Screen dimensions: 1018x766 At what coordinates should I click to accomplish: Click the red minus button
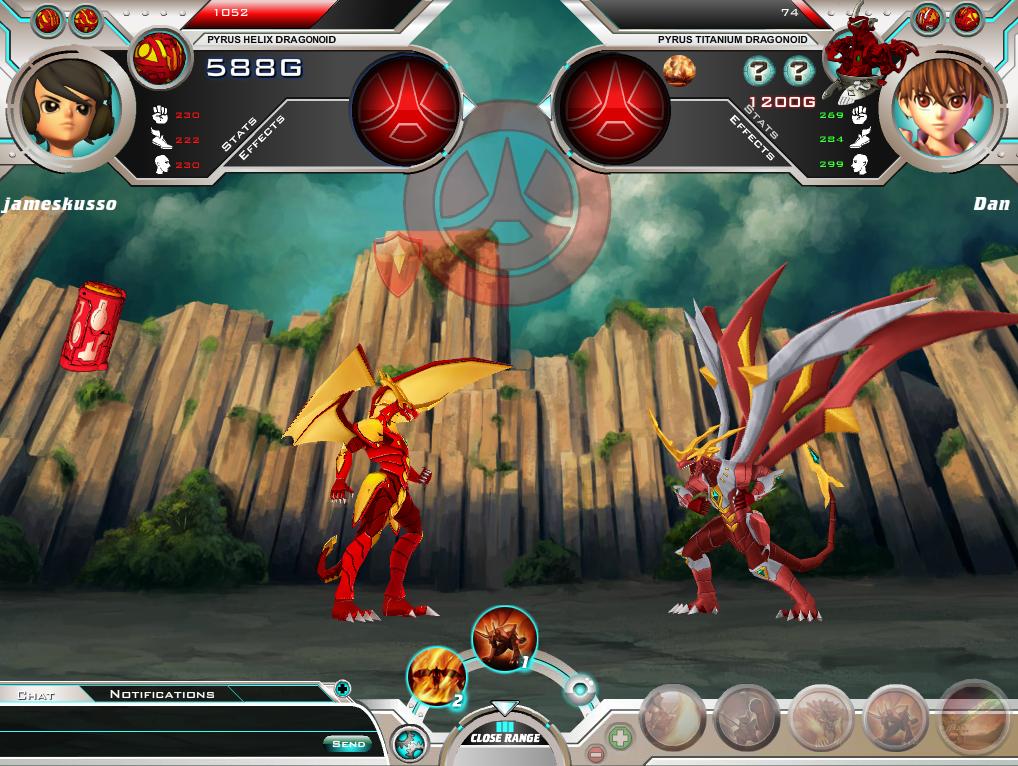[x=595, y=754]
